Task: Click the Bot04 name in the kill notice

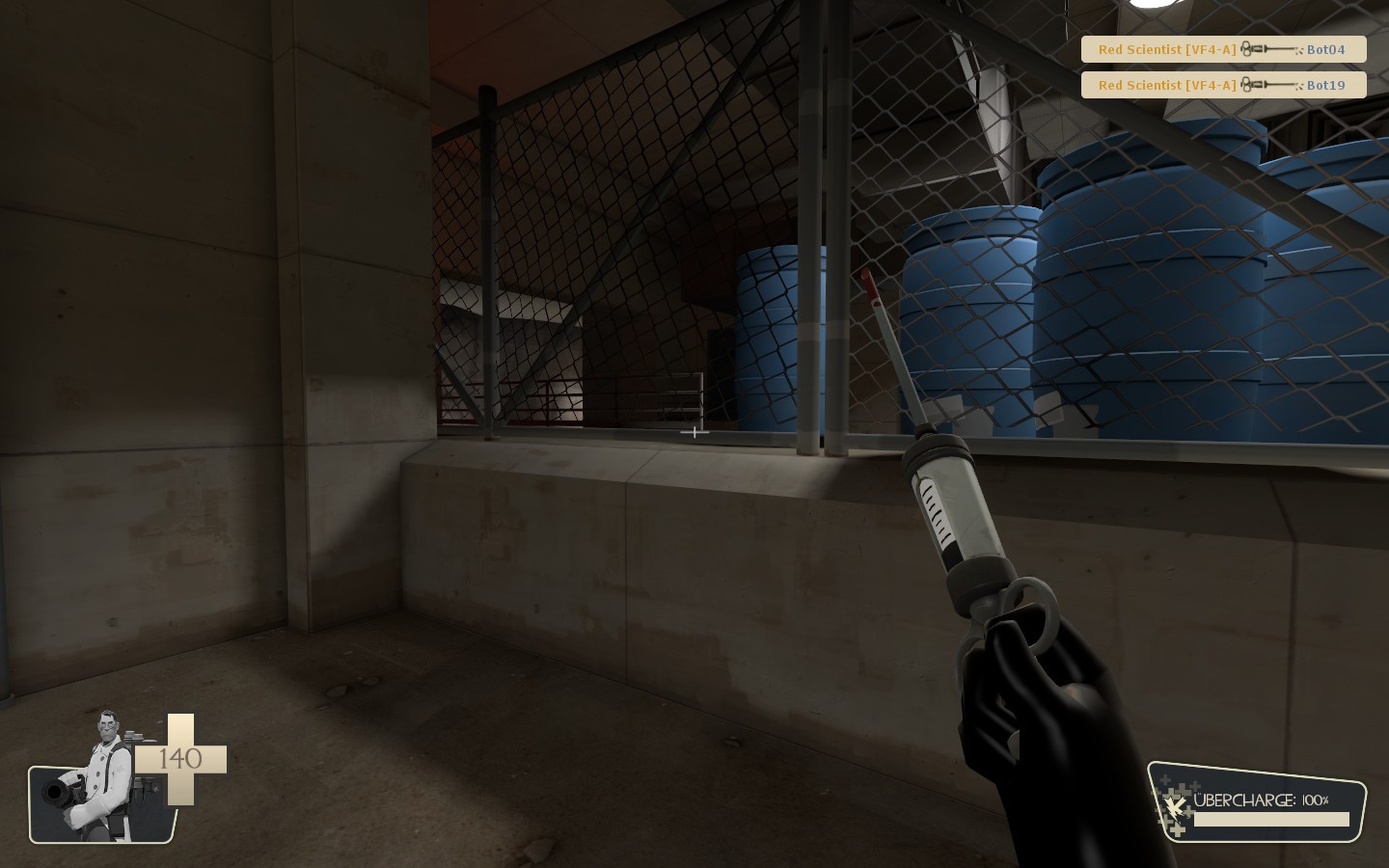Action: point(1325,49)
